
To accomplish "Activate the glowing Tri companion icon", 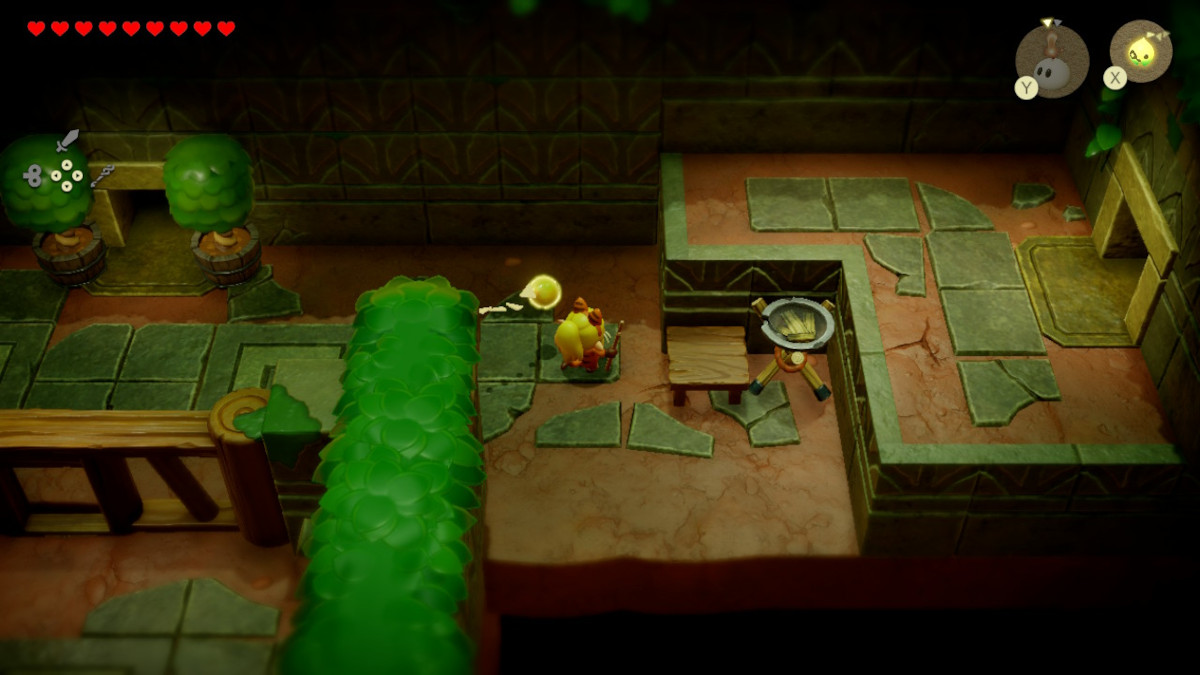I will click(1141, 51).
